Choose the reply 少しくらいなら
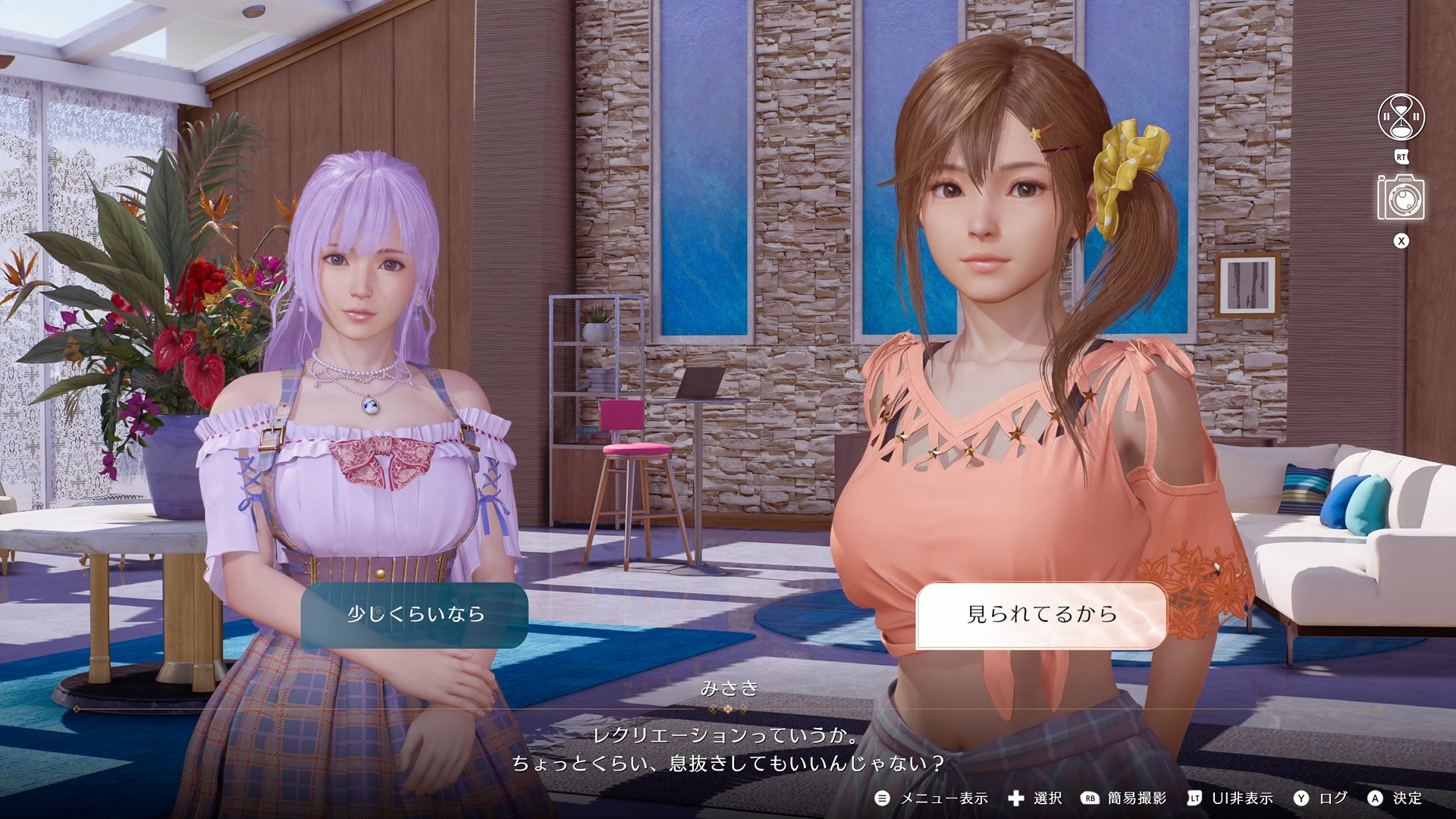The height and width of the screenshot is (819, 1456). click(x=415, y=614)
